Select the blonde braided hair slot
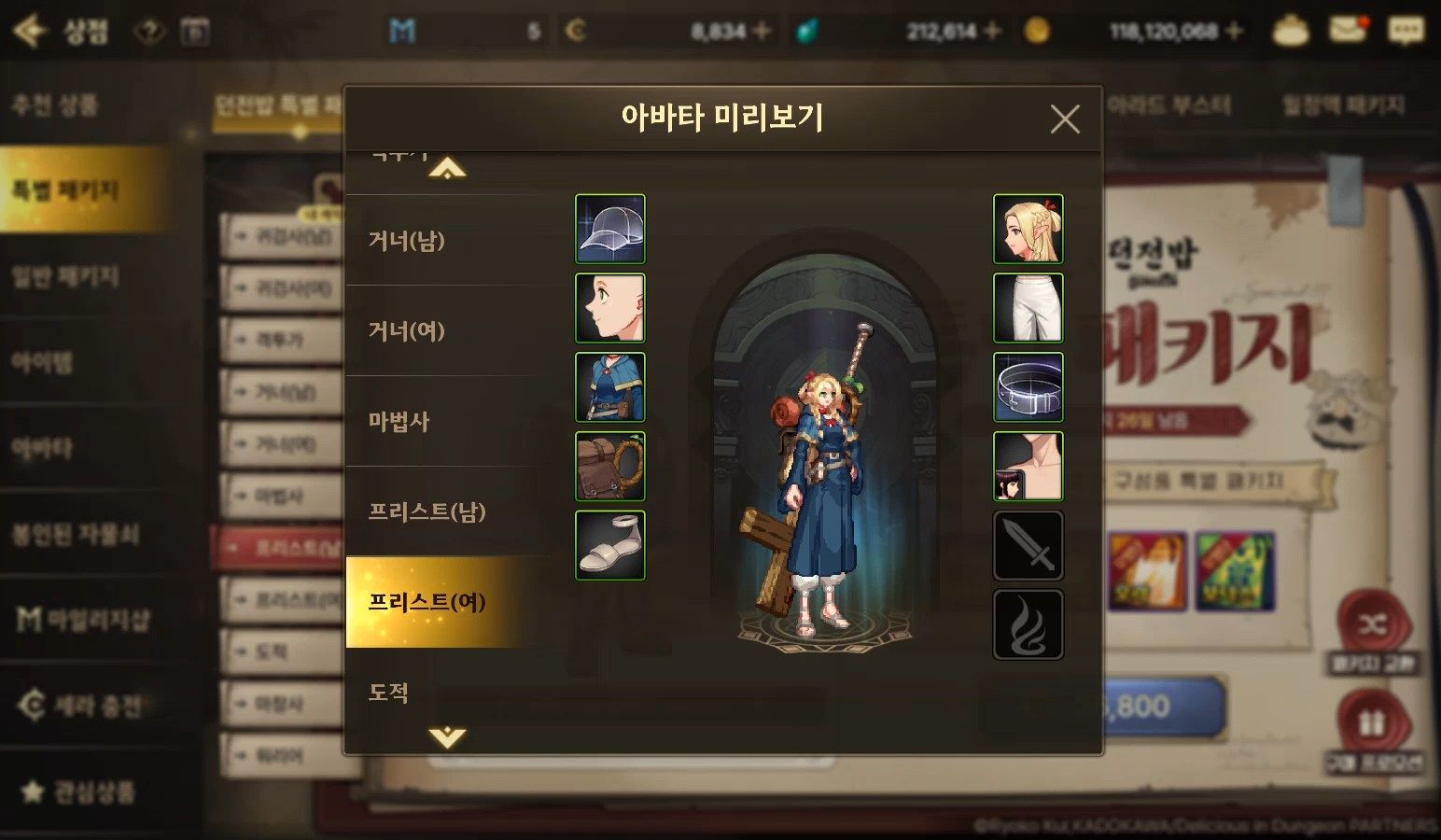Image resolution: width=1441 pixels, height=840 pixels. (x=1028, y=230)
